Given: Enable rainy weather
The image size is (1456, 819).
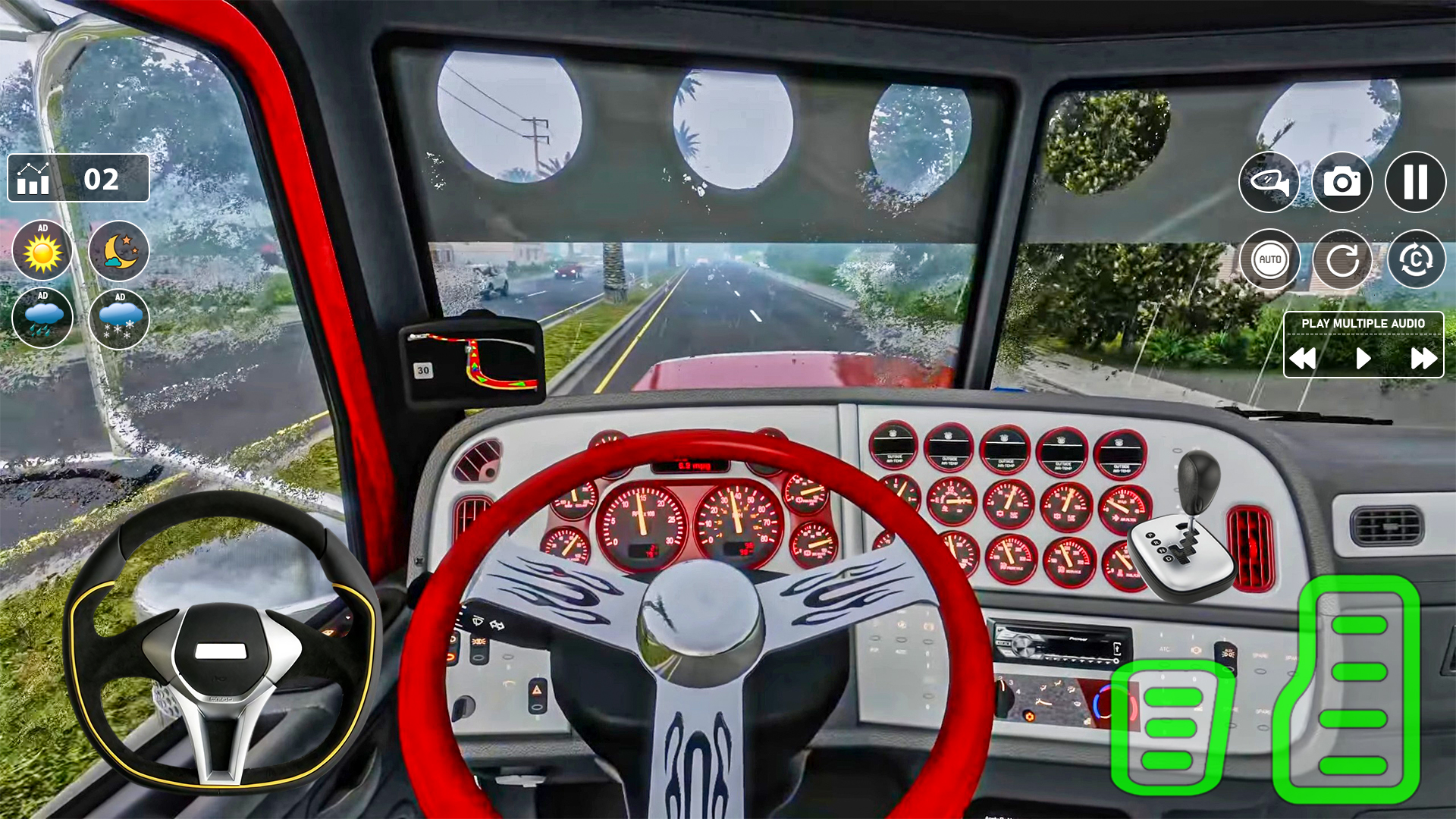Looking at the screenshot, I should click(42, 318).
